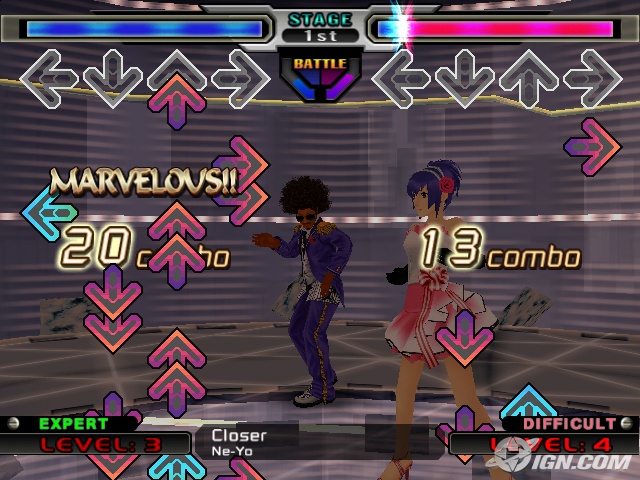Hit the down step arrow under the blue gauge
This screenshot has height=480, width=640.
[113, 78]
